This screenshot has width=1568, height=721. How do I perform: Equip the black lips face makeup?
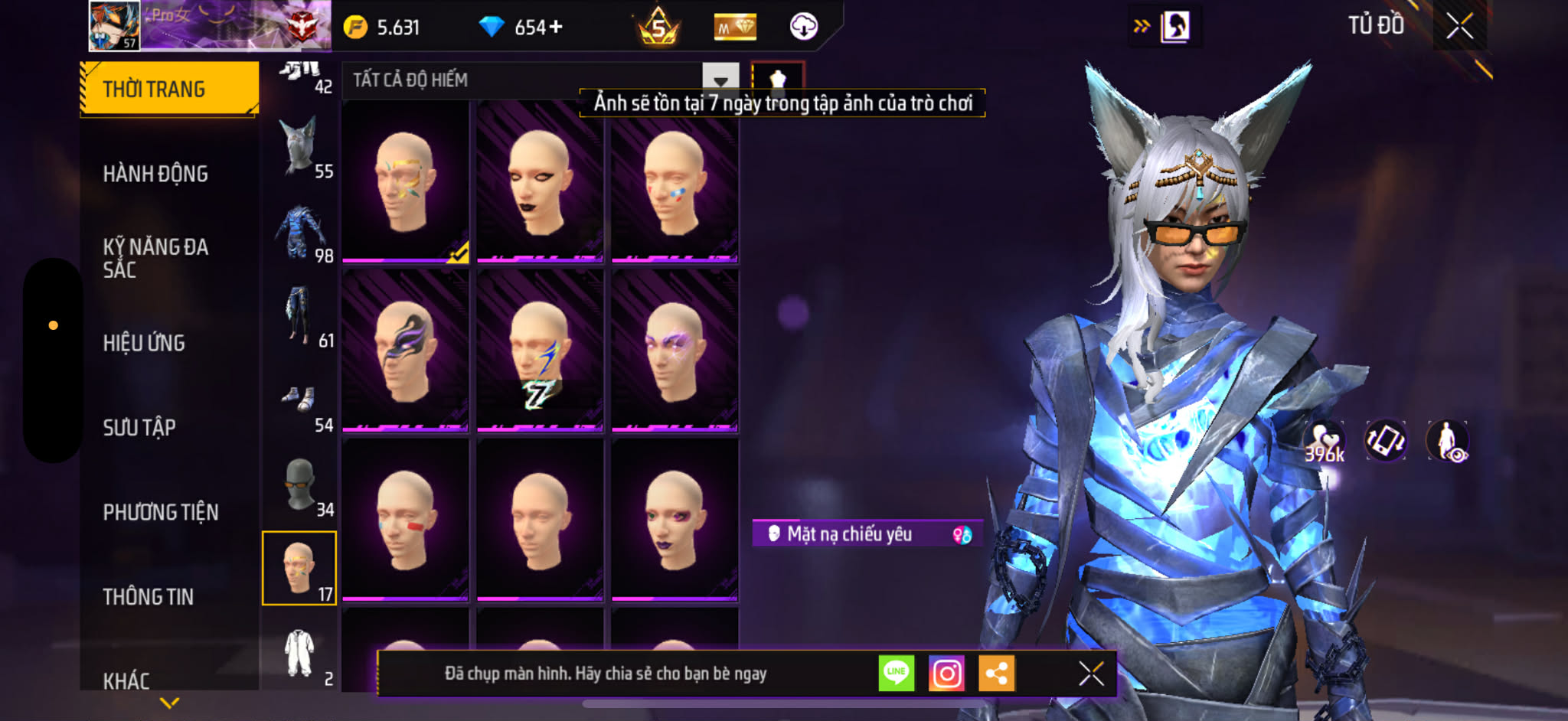click(540, 182)
